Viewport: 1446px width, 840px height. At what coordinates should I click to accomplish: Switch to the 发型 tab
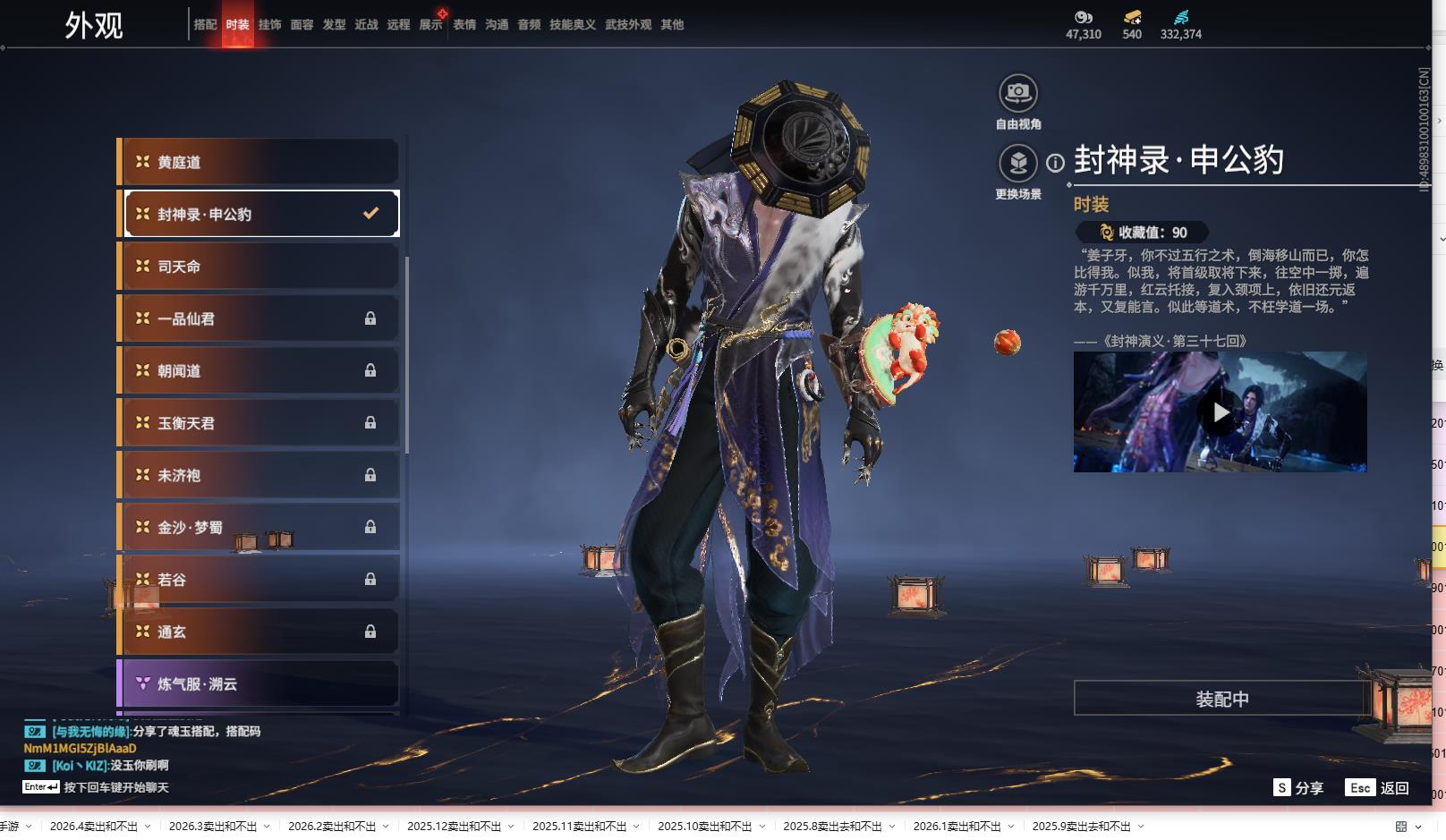tap(334, 25)
